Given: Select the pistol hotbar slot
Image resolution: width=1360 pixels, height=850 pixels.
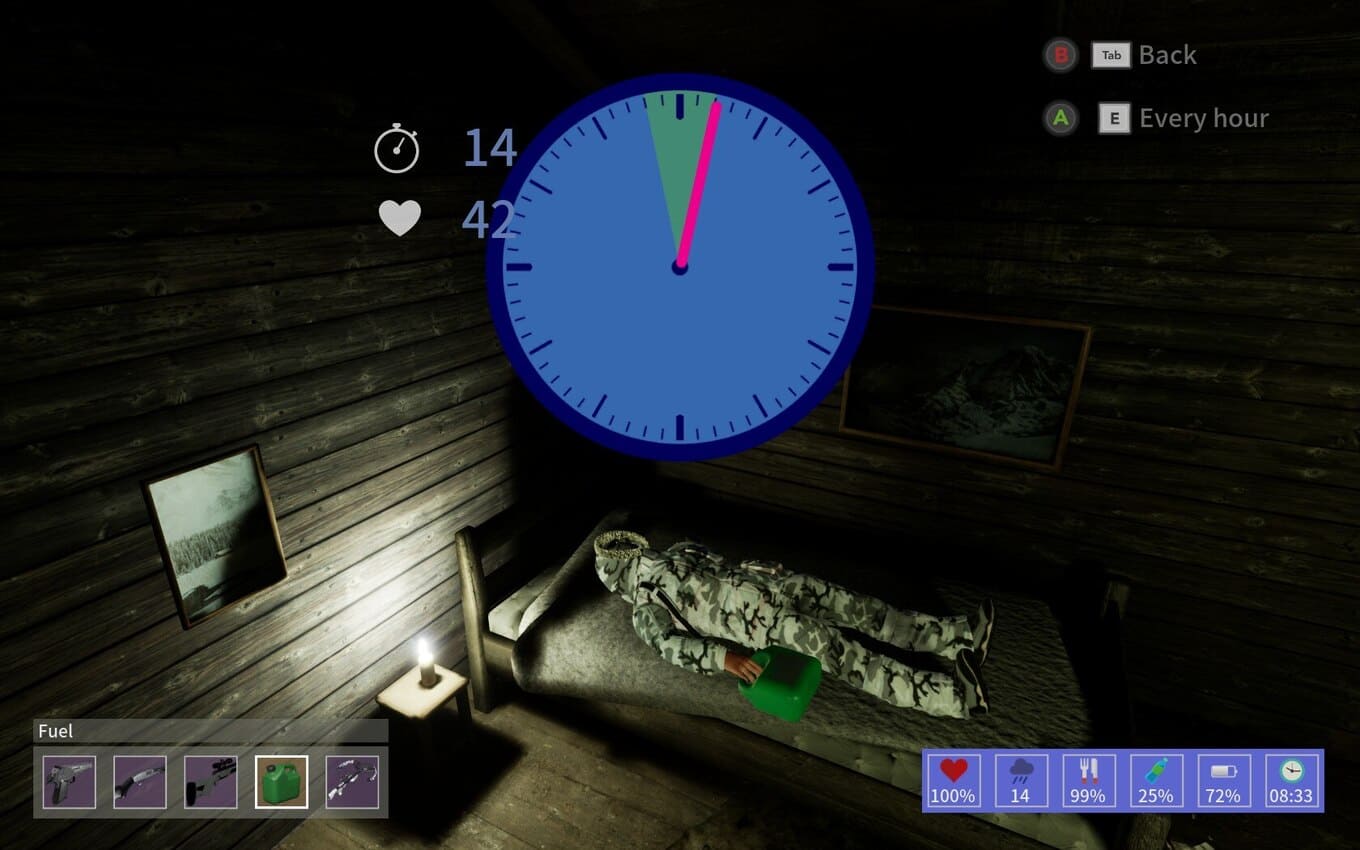Looking at the screenshot, I should 70,782.
